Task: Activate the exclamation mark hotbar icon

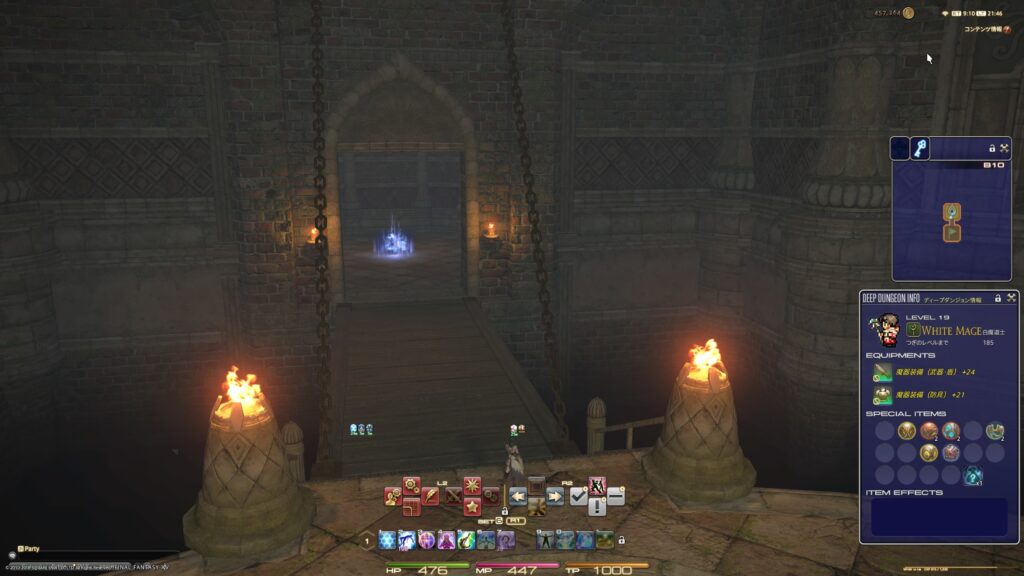Action: click(597, 507)
